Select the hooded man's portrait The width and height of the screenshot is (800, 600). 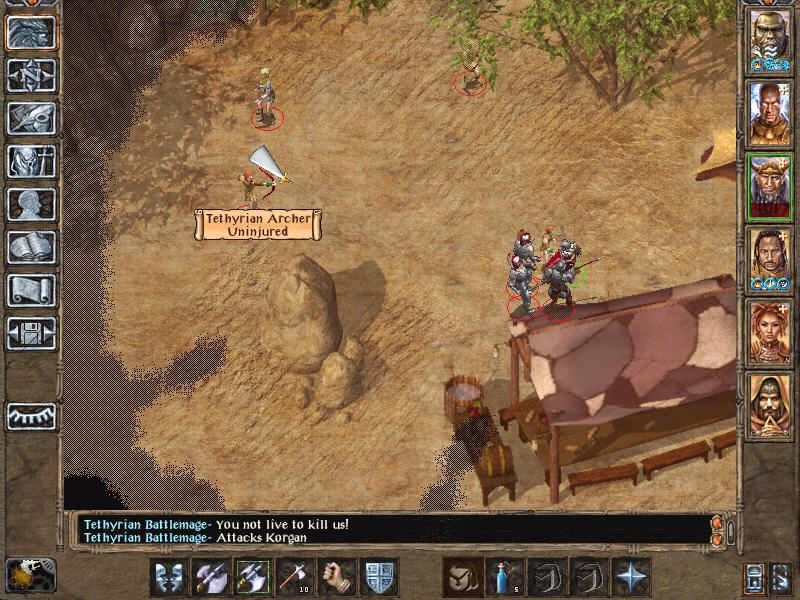[x=769, y=405]
